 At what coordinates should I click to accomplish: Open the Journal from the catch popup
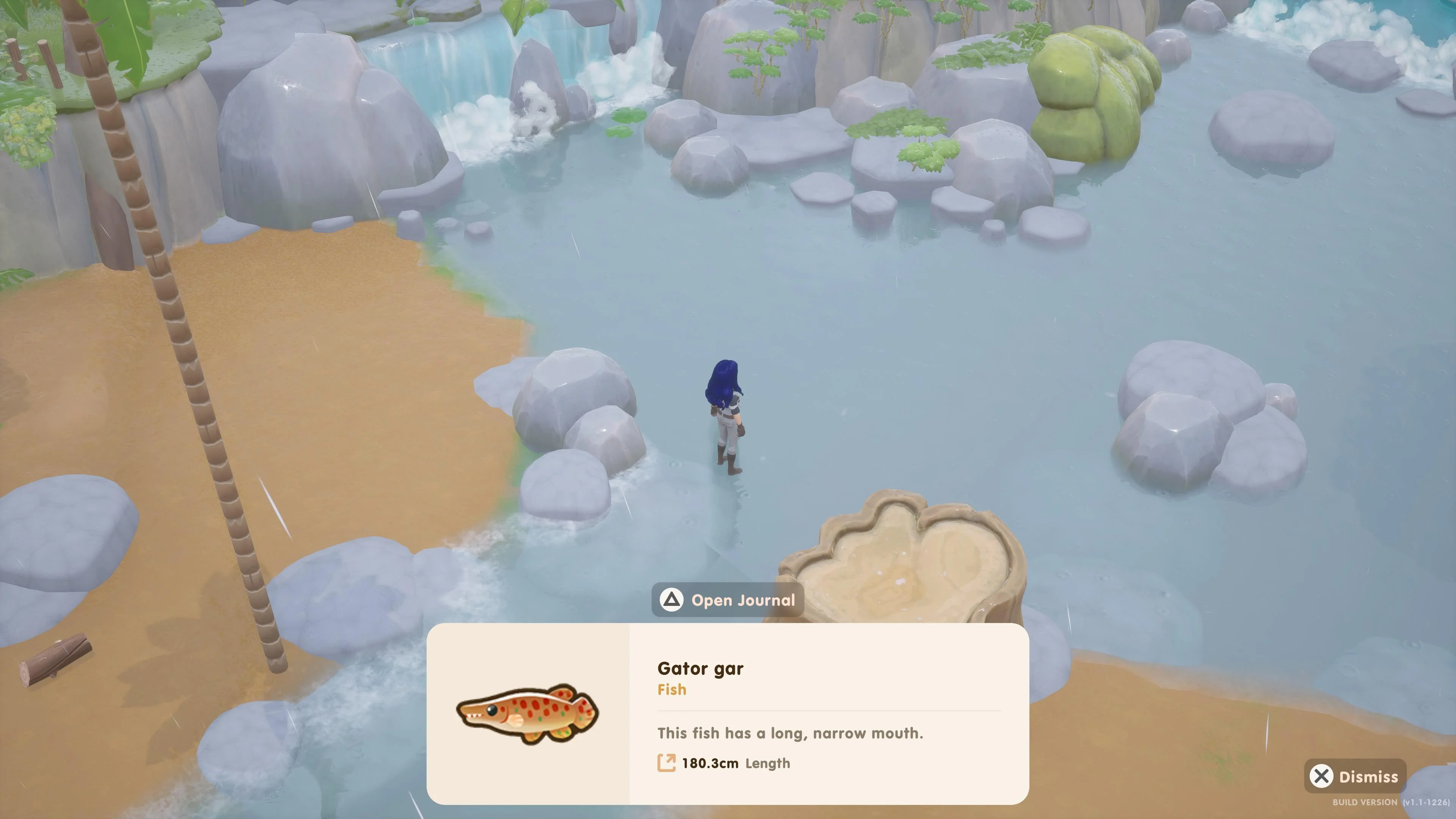click(x=728, y=600)
